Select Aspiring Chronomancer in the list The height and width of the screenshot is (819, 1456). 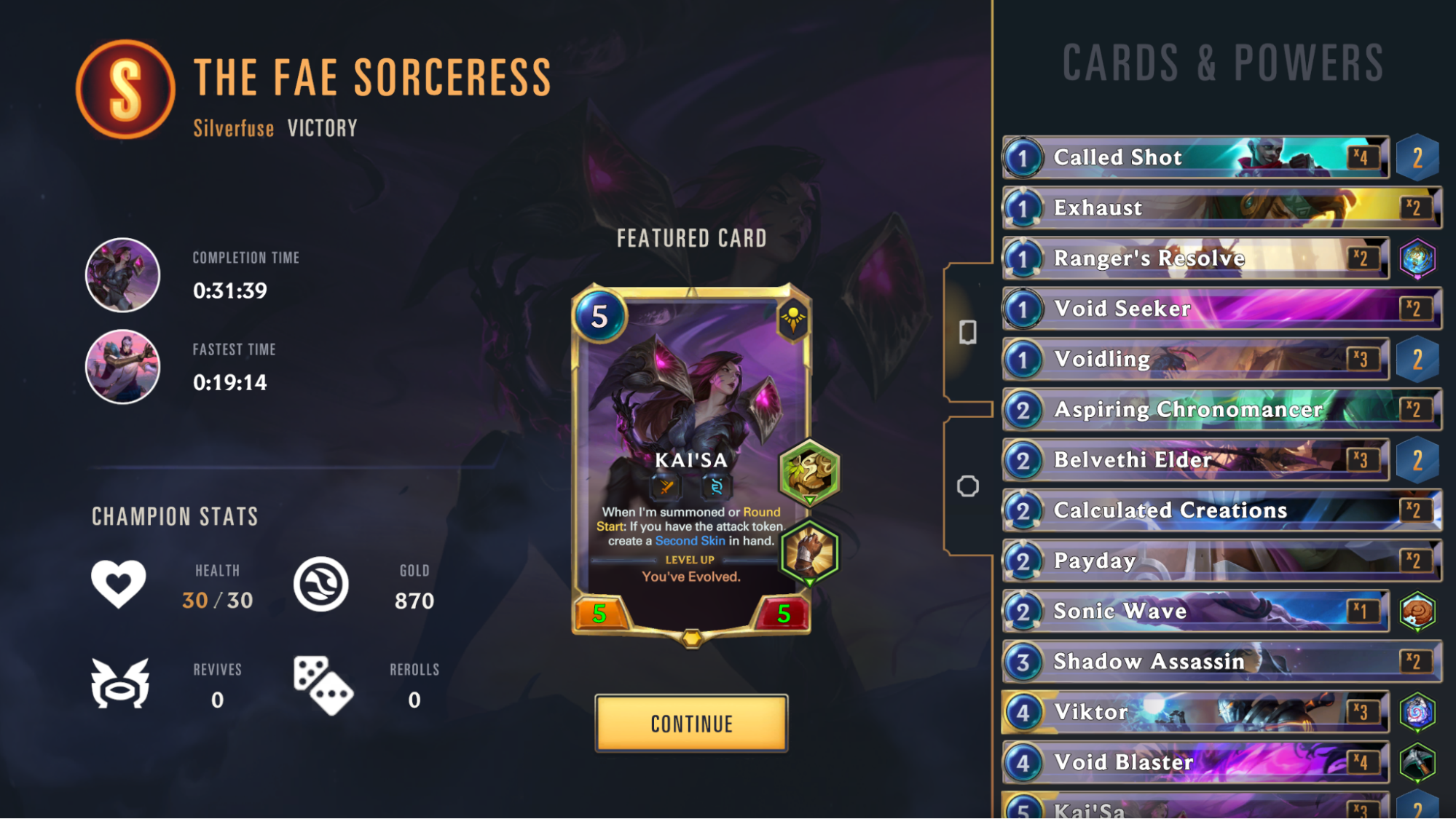point(1195,409)
